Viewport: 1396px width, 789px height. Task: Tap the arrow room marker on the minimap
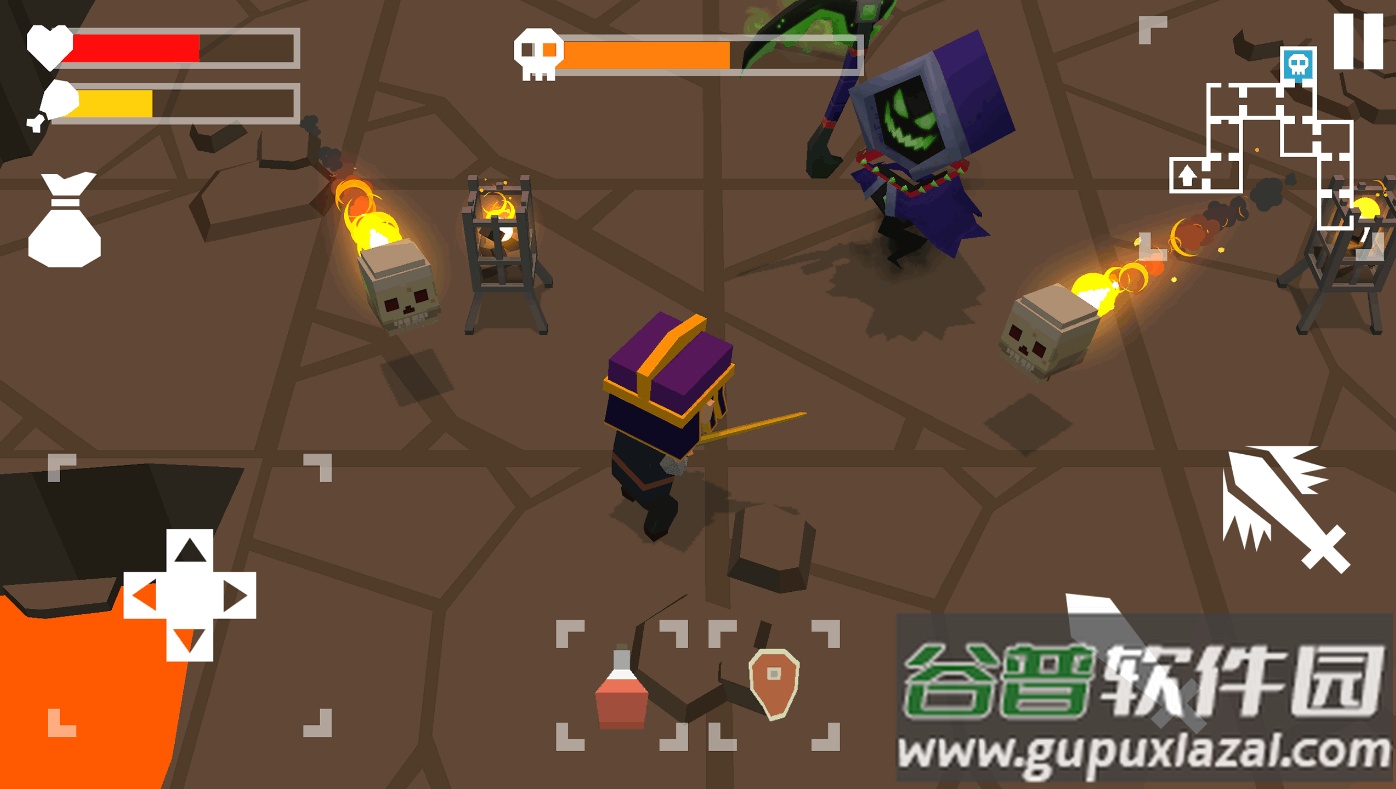click(1185, 175)
